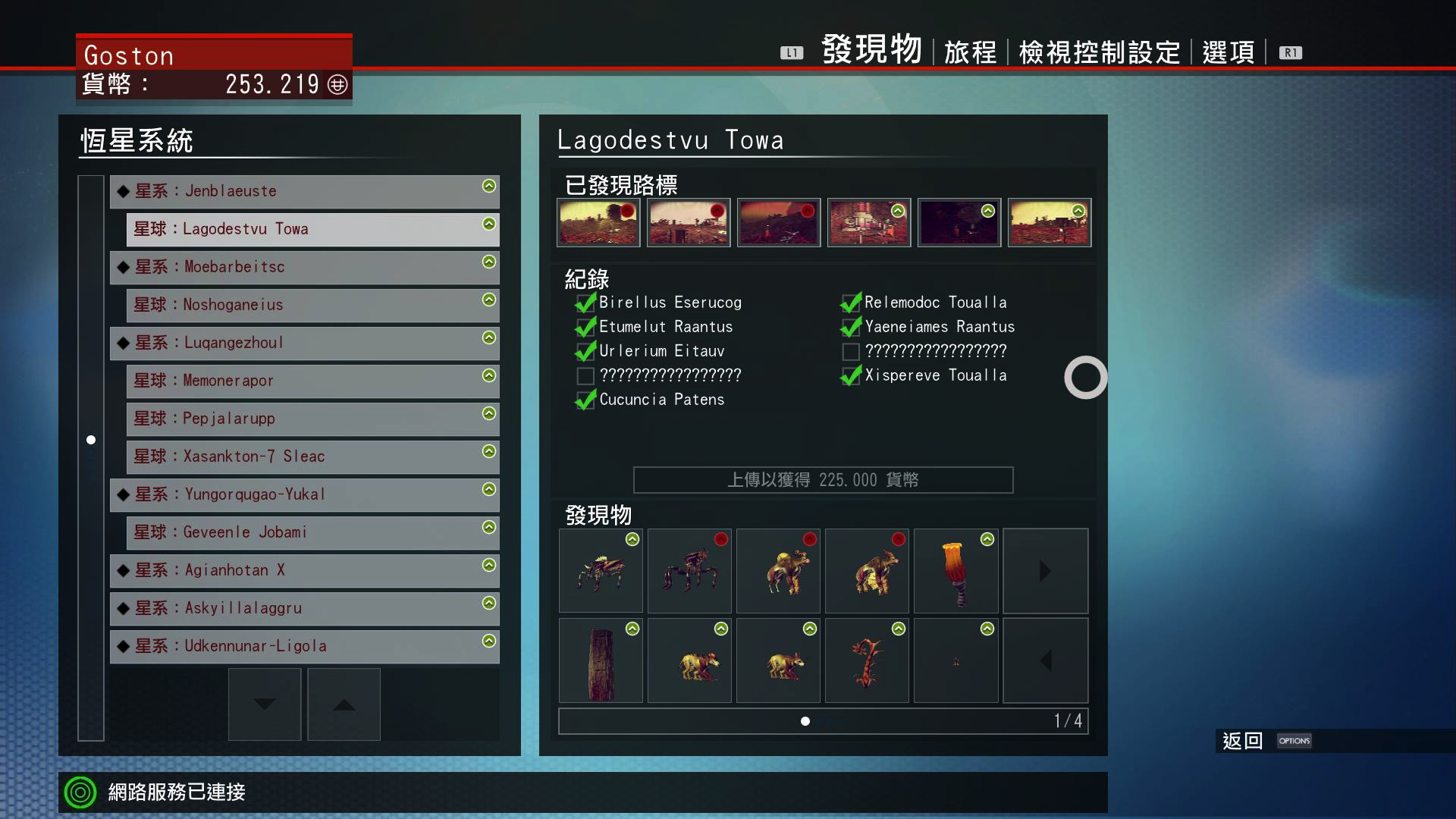The image size is (1456, 819).
Task: Choose planet Lagodestvu Towa row
Action: 312,229
